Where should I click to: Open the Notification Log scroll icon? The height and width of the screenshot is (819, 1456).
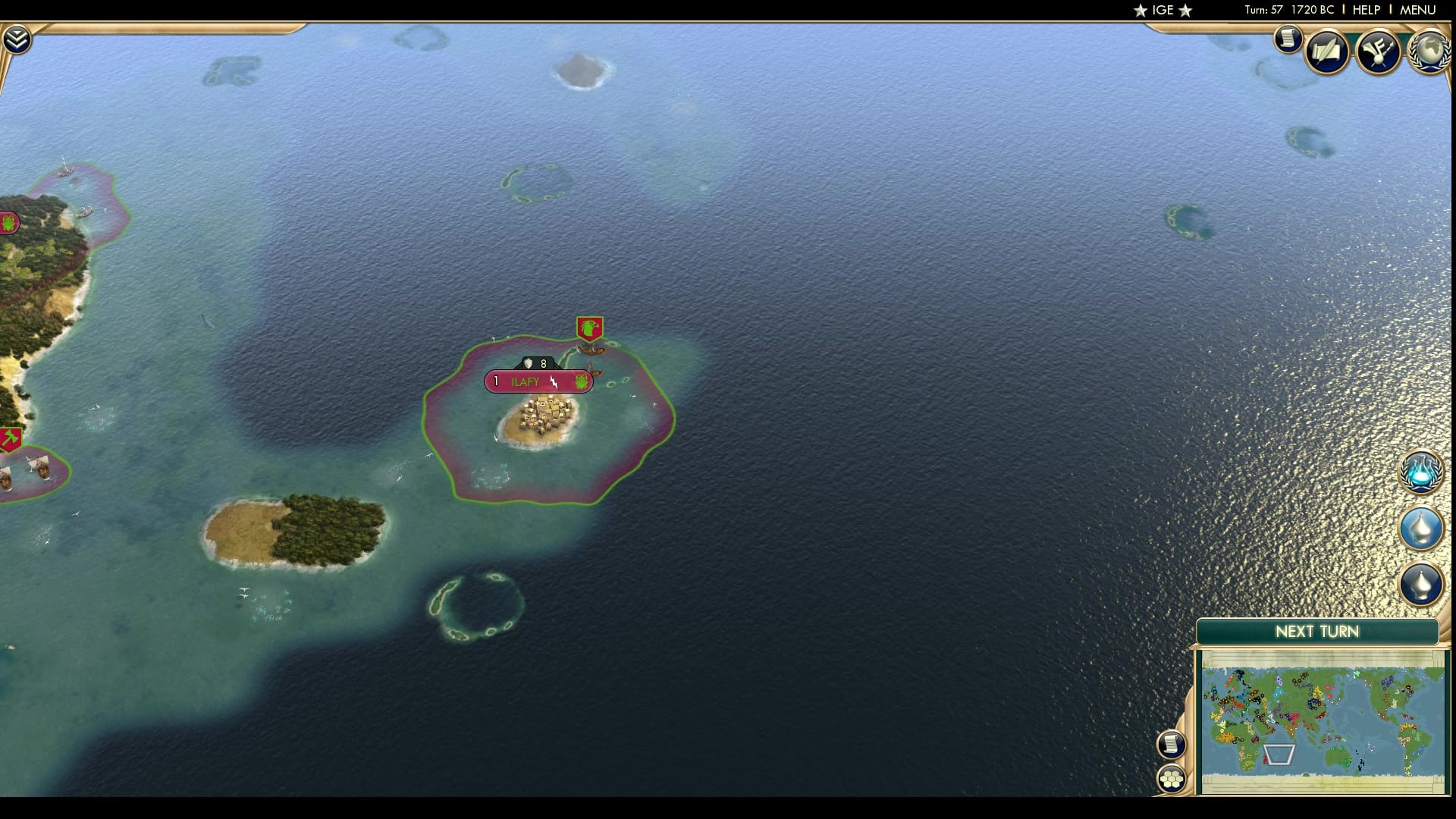[1287, 39]
